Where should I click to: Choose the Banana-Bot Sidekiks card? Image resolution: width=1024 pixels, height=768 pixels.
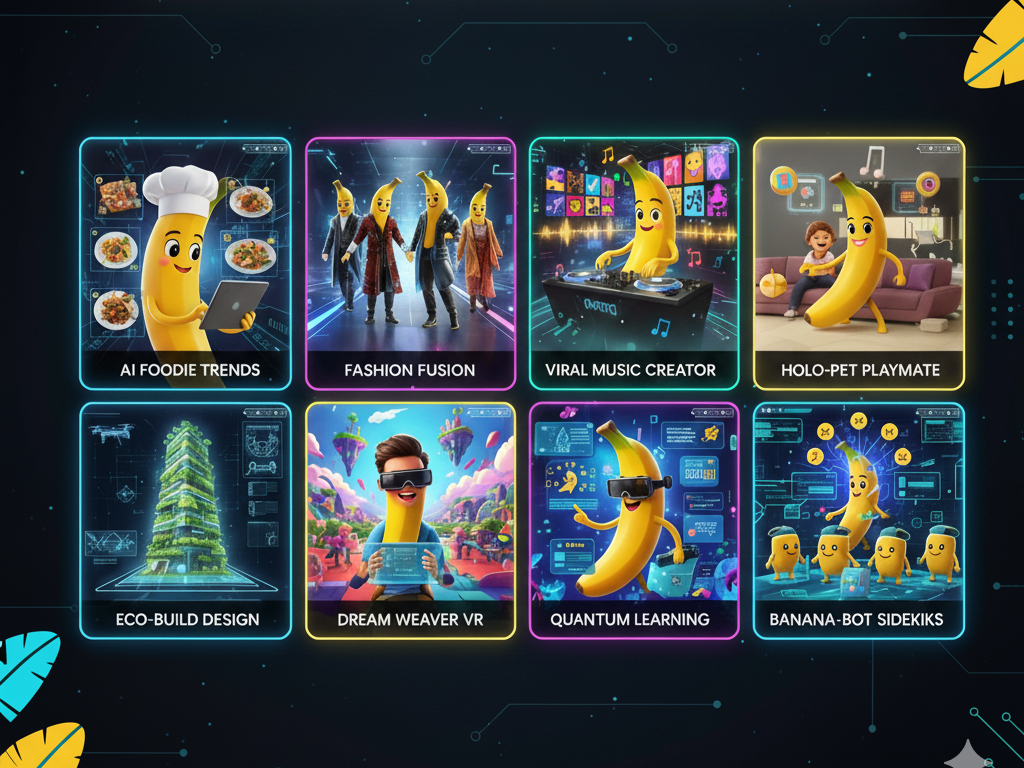point(859,520)
